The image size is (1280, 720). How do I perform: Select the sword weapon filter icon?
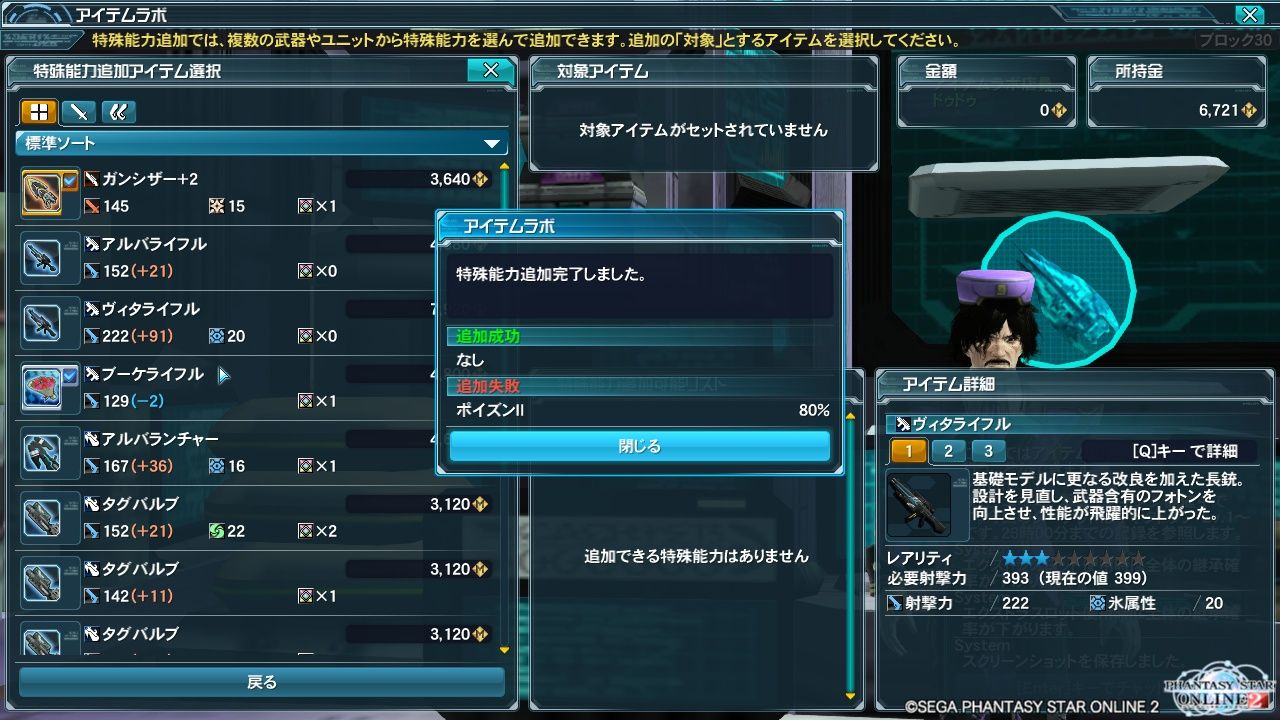(79, 112)
